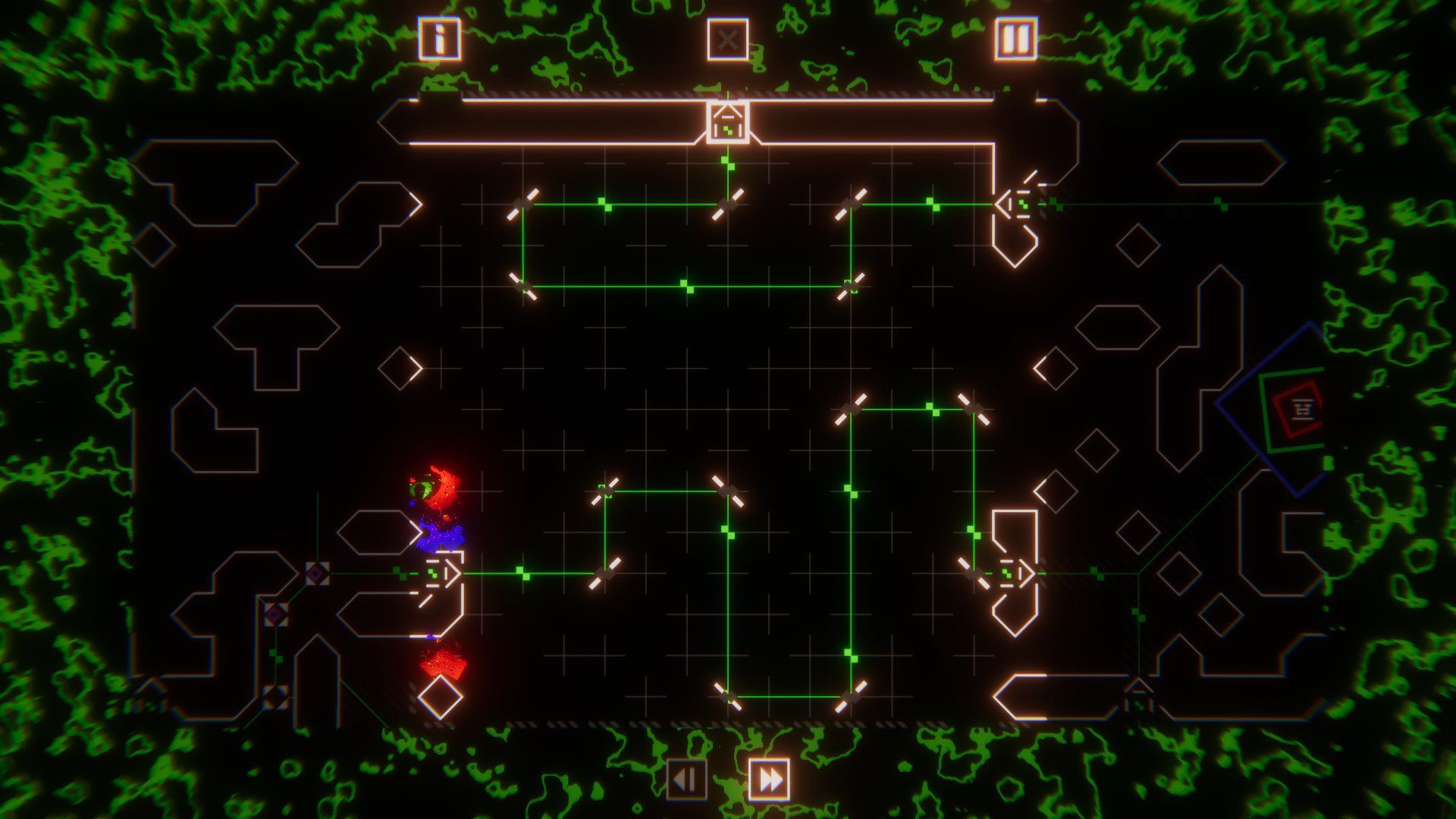This screenshot has width=1456, height=819.
Task: Activate the fast-forward button
Action: (x=769, y=779)
